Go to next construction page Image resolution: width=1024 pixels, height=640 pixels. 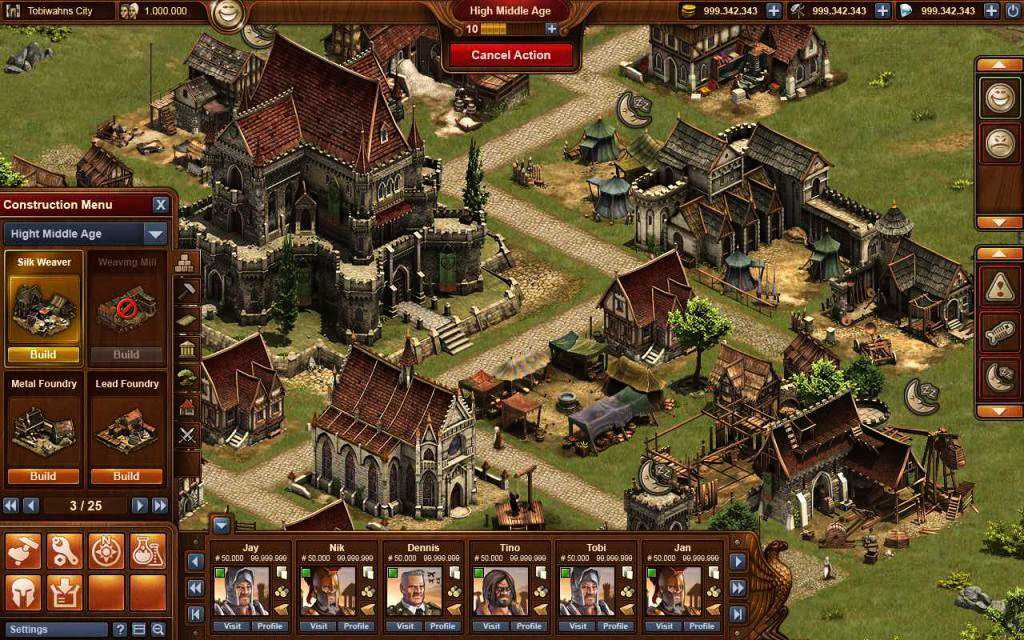(x=140, y=506)
